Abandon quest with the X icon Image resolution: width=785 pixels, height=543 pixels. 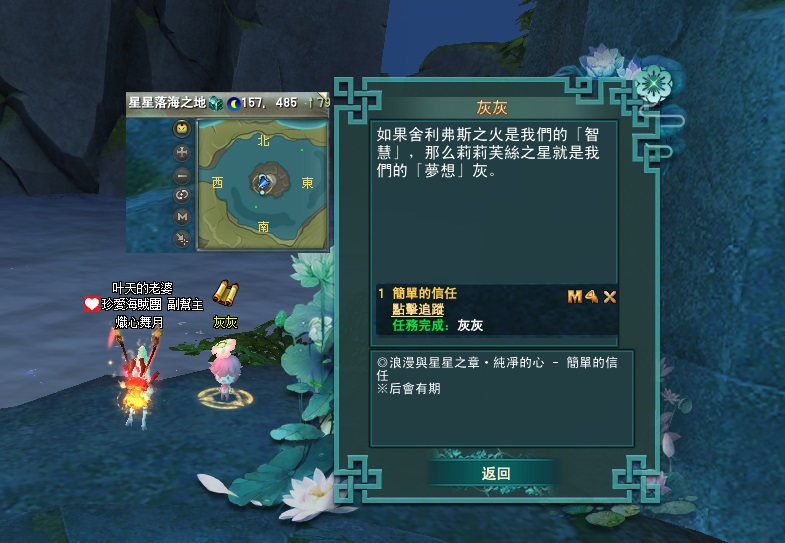point(609,296)
